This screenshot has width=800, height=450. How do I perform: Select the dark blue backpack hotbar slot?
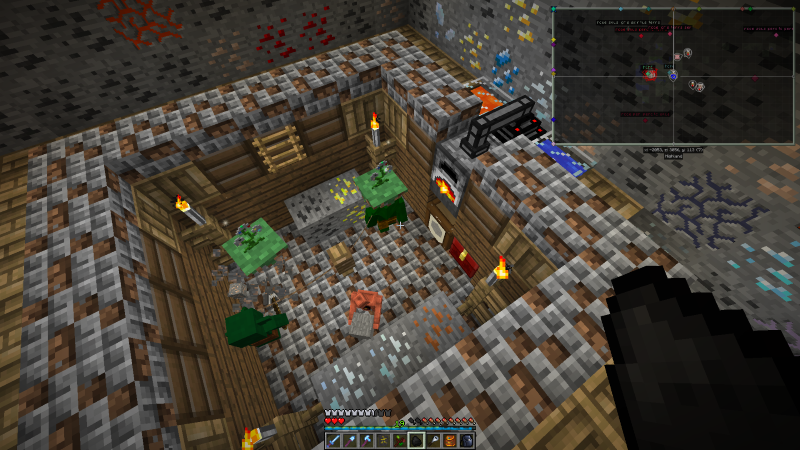[466, 440]
